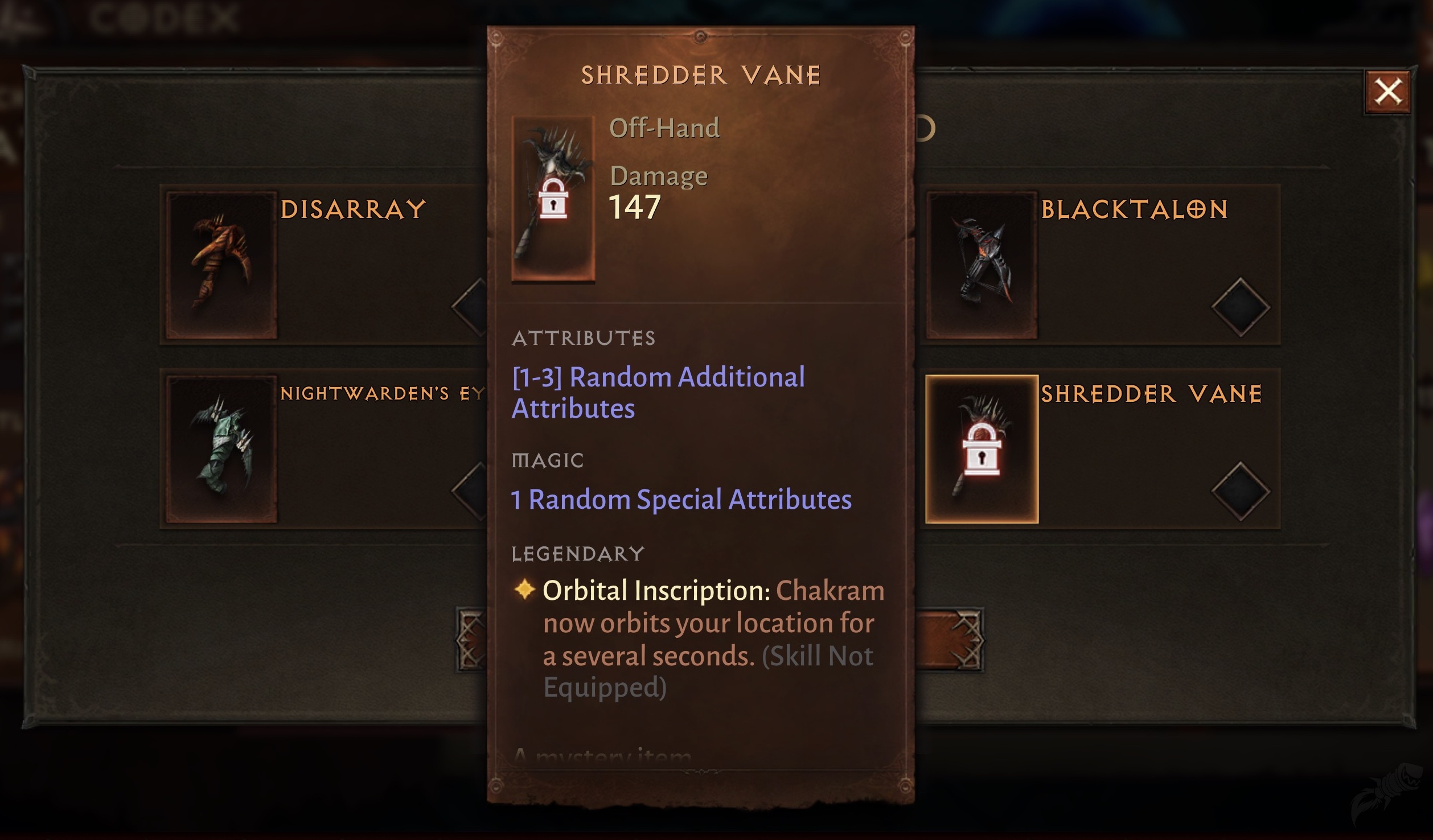Click the Random Additional Attributes text
The height and width of the screenshot is (840, 1433).
pos(658,392)
